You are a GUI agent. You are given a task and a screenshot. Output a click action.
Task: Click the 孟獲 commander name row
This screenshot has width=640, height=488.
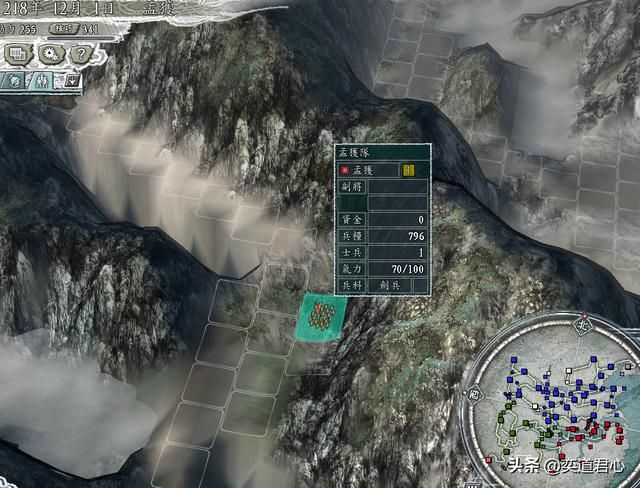coord(367,171)
